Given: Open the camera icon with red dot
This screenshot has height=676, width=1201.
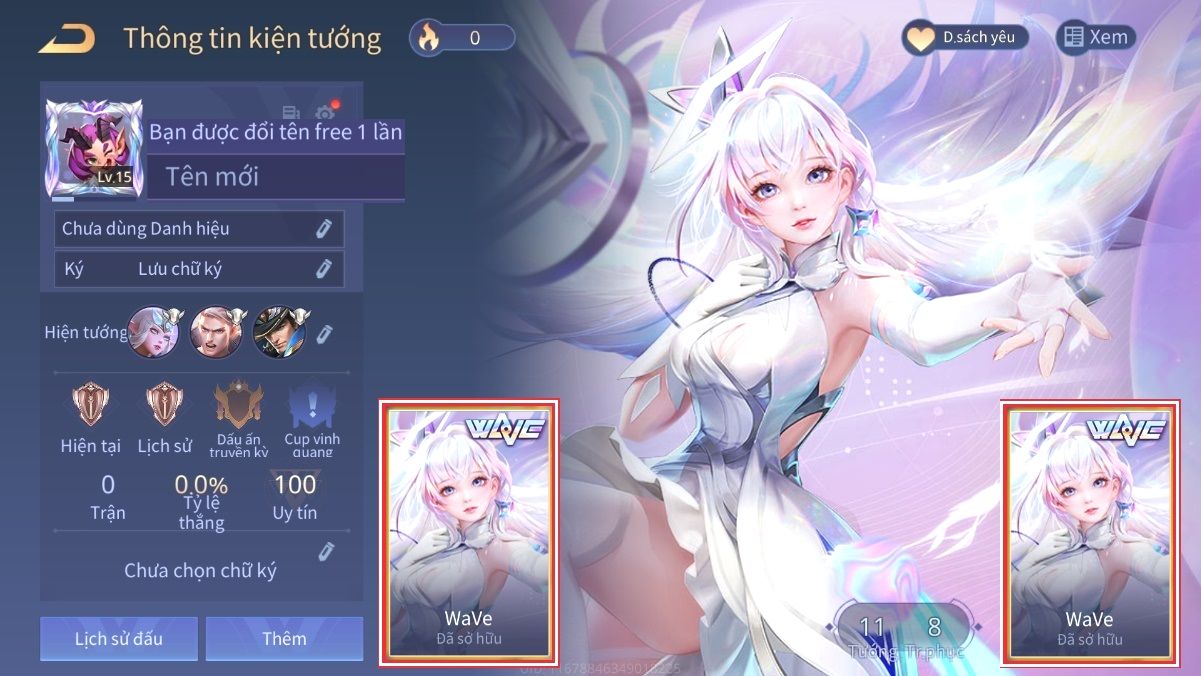Looking at the screenshot, I should [x=325, y=113].
